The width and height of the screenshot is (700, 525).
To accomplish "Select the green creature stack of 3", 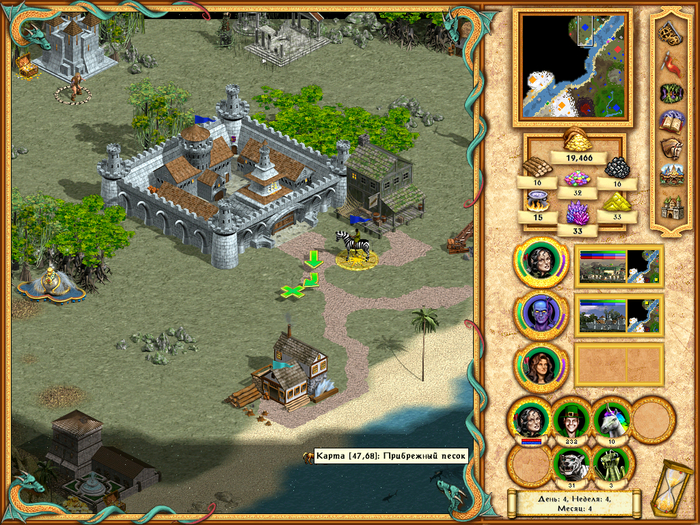I will tap(612, 464).
